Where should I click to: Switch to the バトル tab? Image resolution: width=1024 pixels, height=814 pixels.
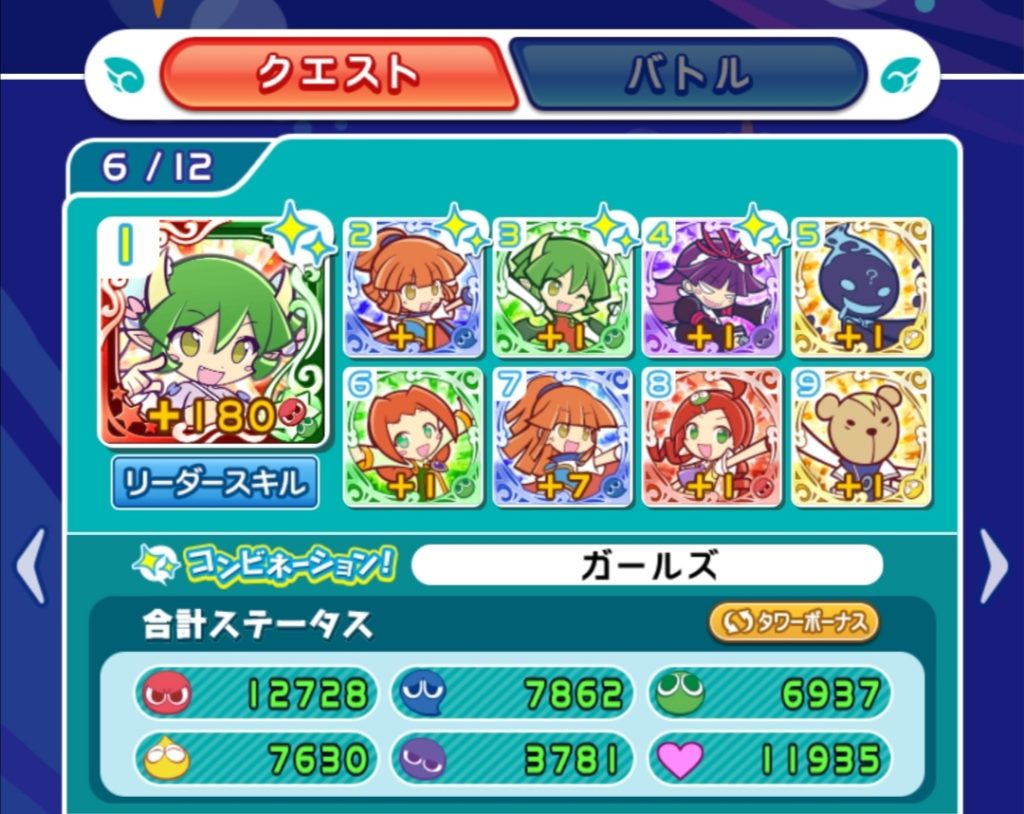(688, 74)
